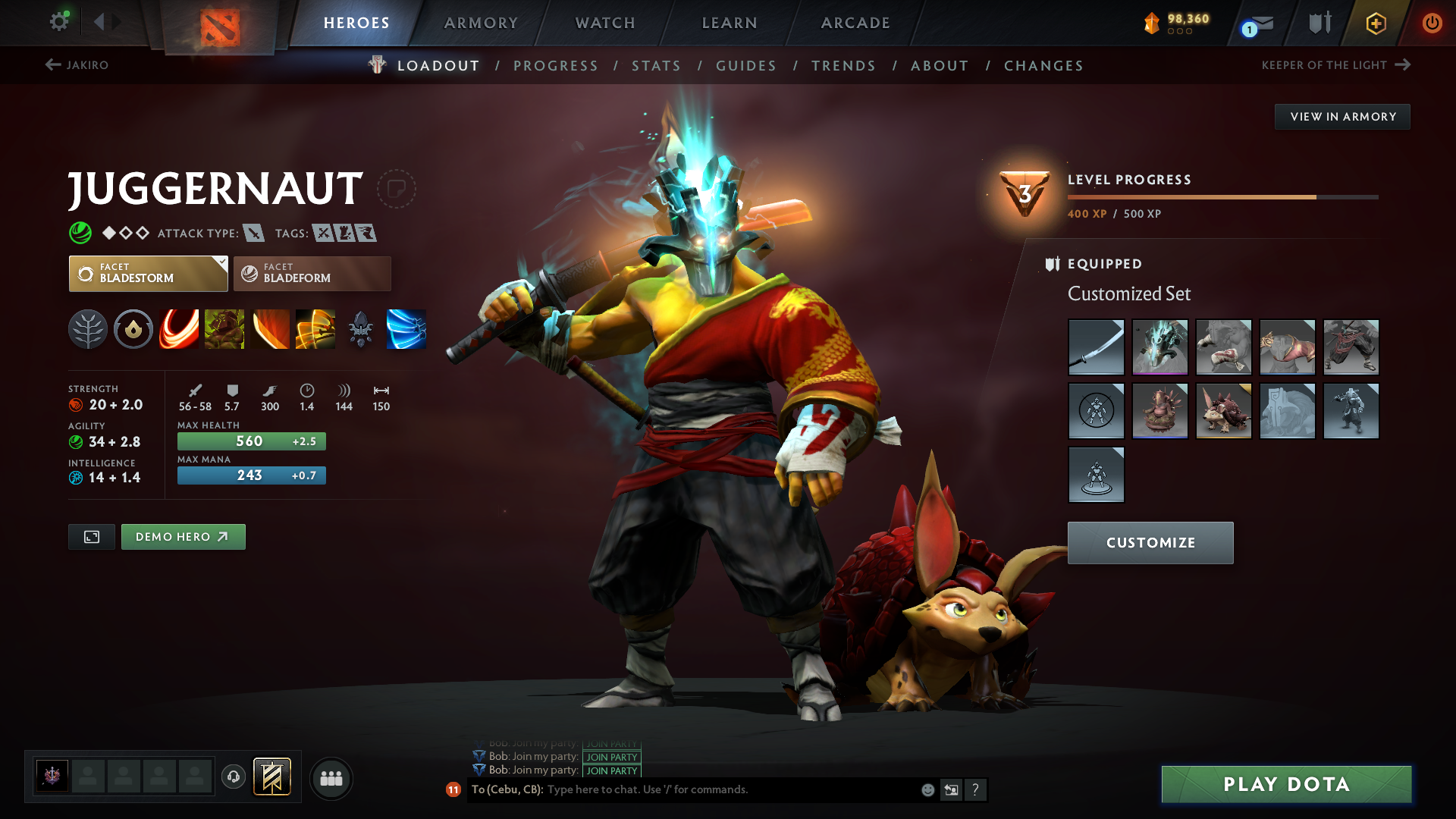This screenshot has height=819, width=1456.
Task: Show the hero Stats section
Action: (x=656, y=66)
